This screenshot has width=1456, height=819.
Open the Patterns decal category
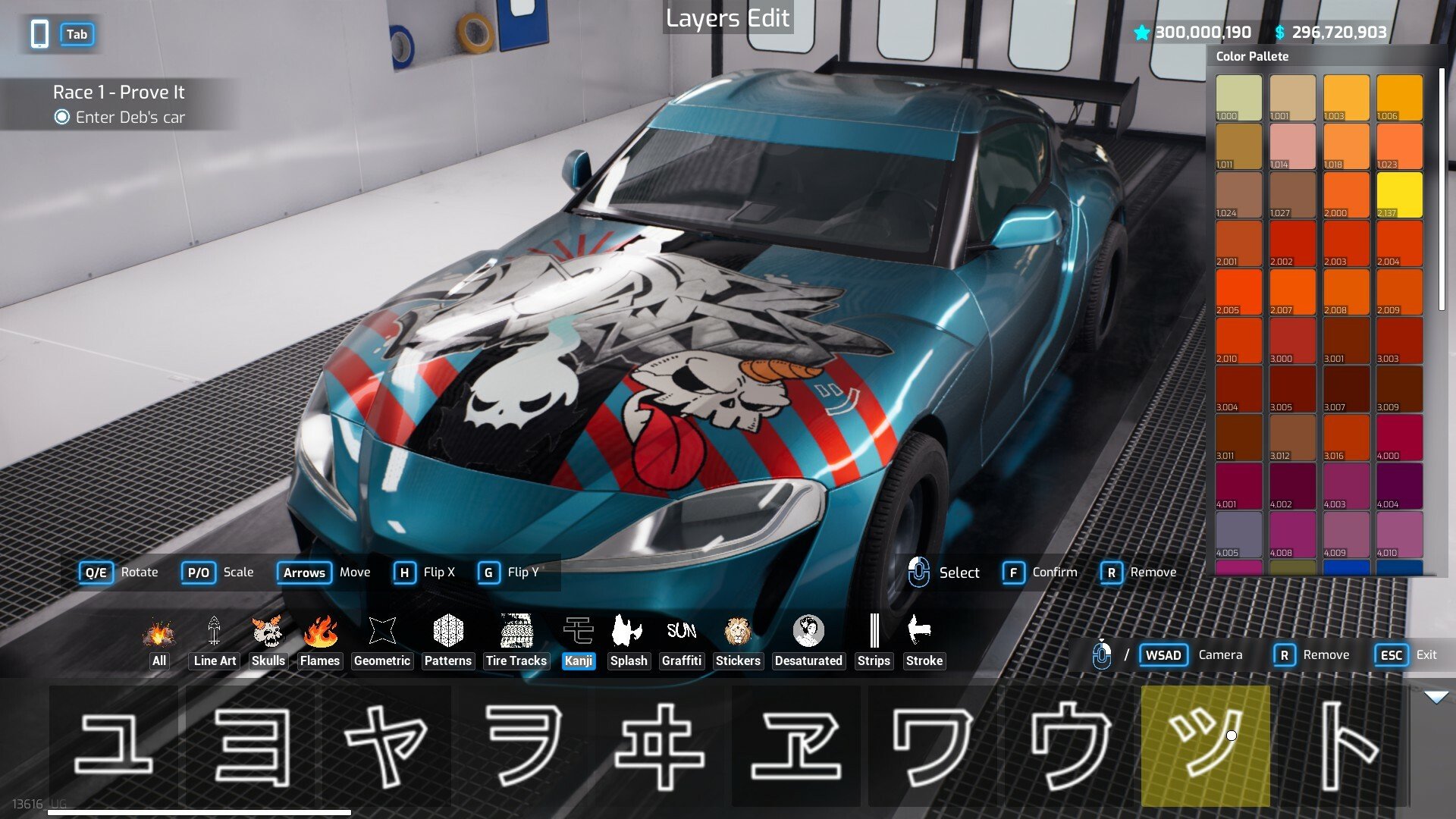(x=447, y=642)
